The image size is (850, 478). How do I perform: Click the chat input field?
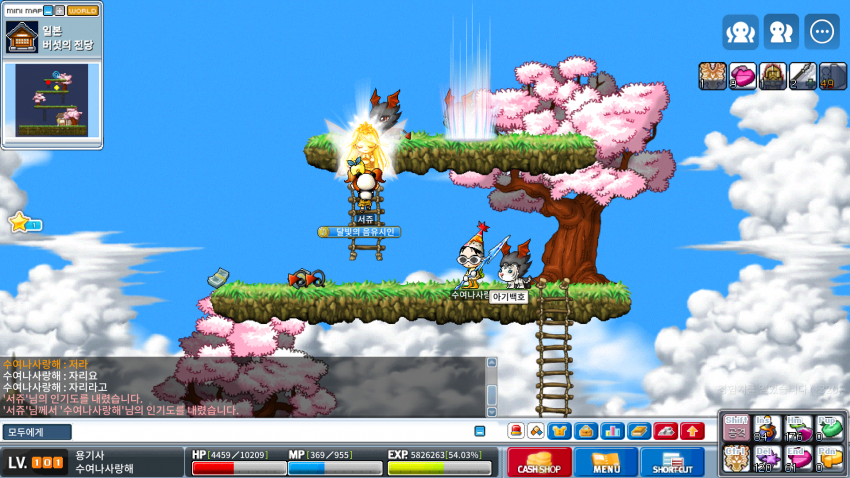(x=270, y=432)
